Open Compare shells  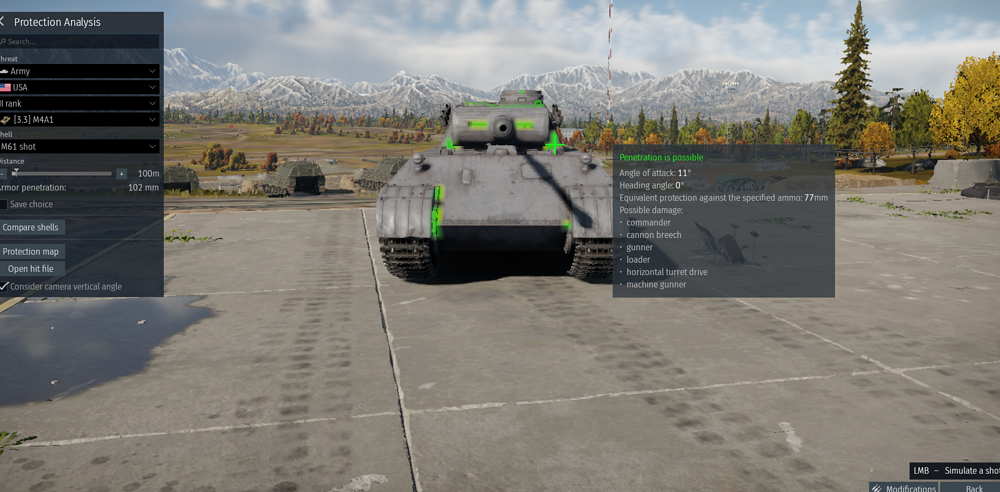[x=32, y=228]
